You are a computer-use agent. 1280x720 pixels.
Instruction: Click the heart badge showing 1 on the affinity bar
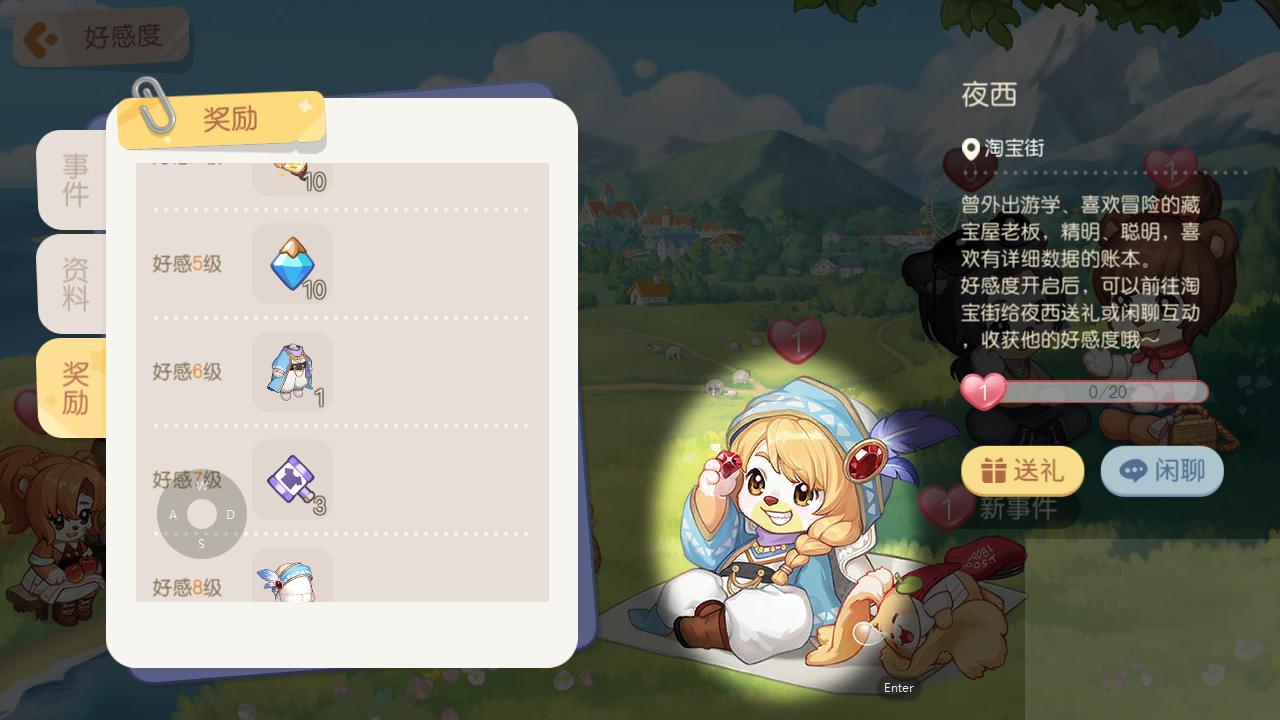(984, 392)
